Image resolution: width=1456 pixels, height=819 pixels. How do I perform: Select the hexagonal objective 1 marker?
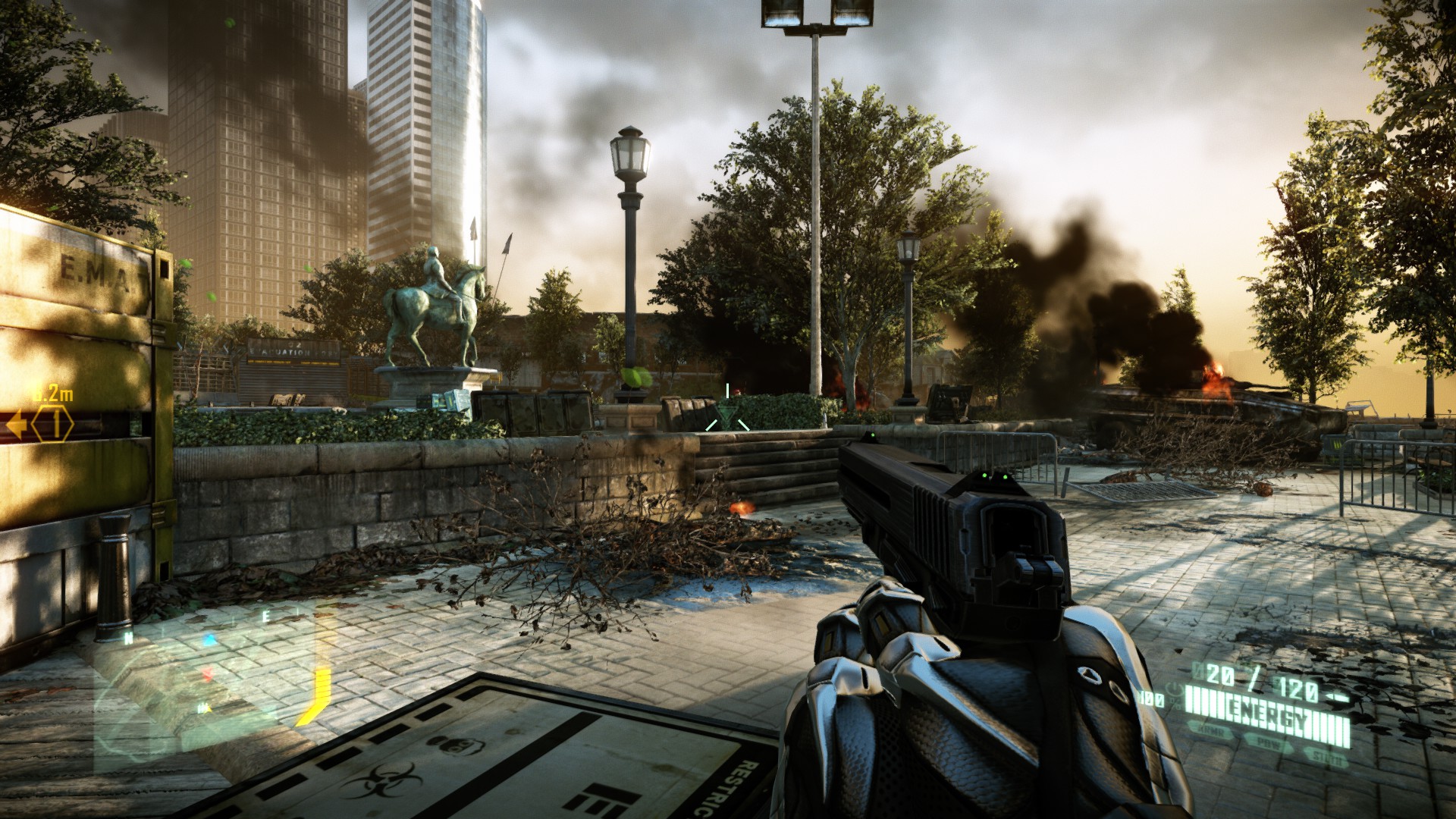[x=52, y=425]
